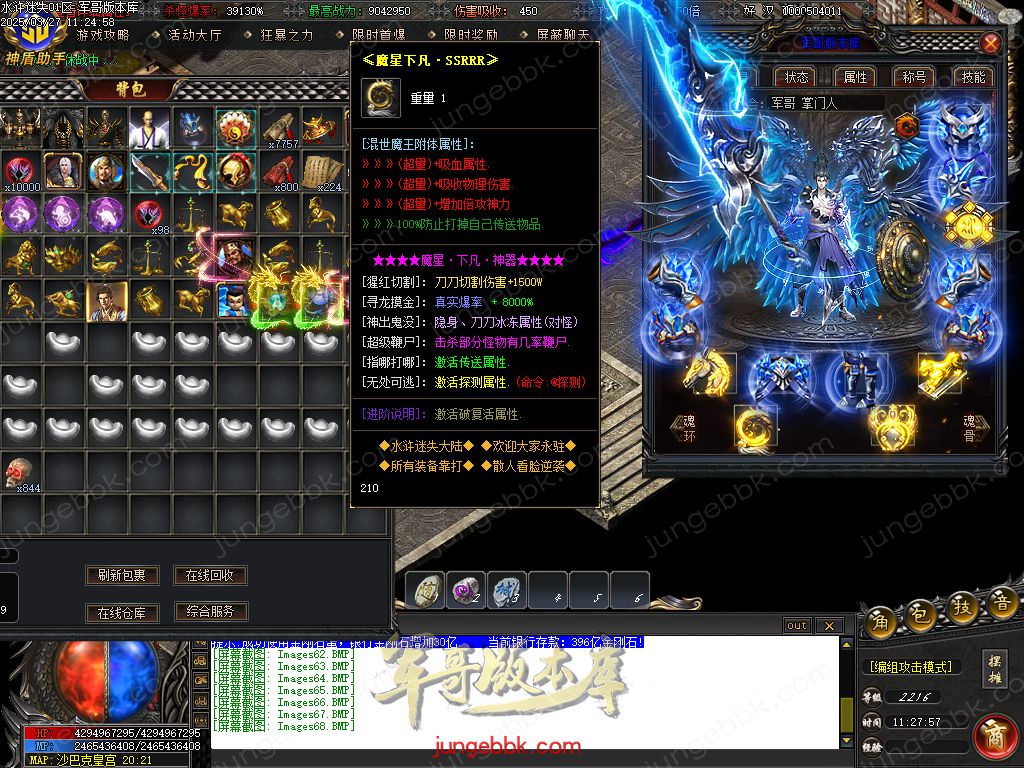Click the 刷新包裹 refresh bag button
Screen dimensions: 1024x768
pyautogui.click(x=122, y=575)
